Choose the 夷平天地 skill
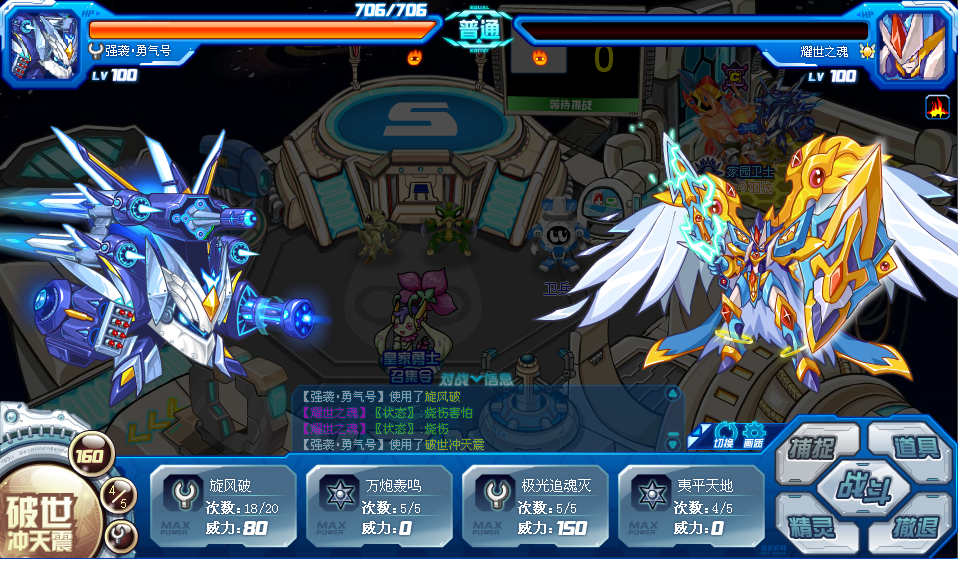 (691, 505)
